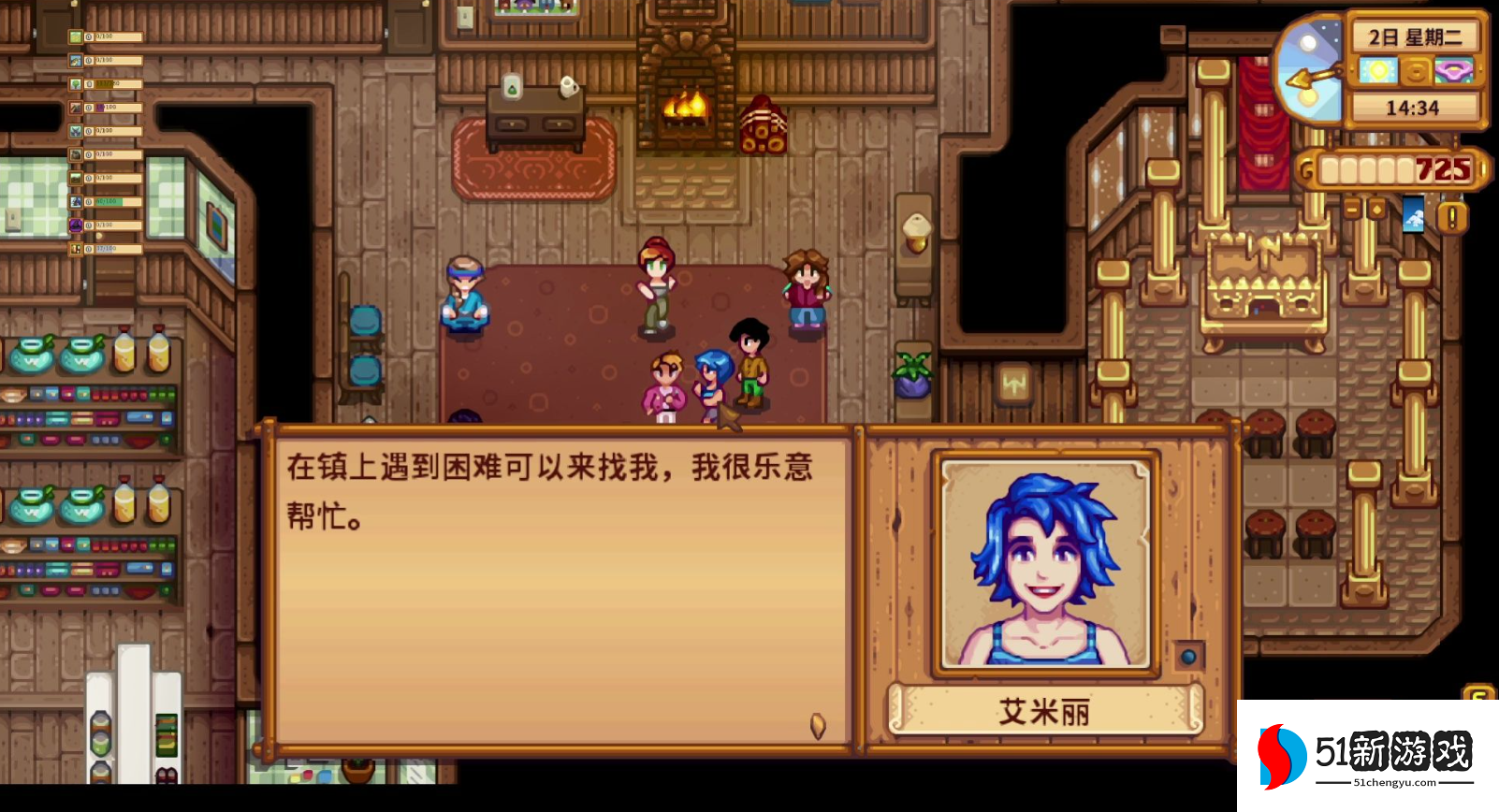Click the sun weather icon on the clock
This screenshot has width=1499, height=812.
[1379, 70]
